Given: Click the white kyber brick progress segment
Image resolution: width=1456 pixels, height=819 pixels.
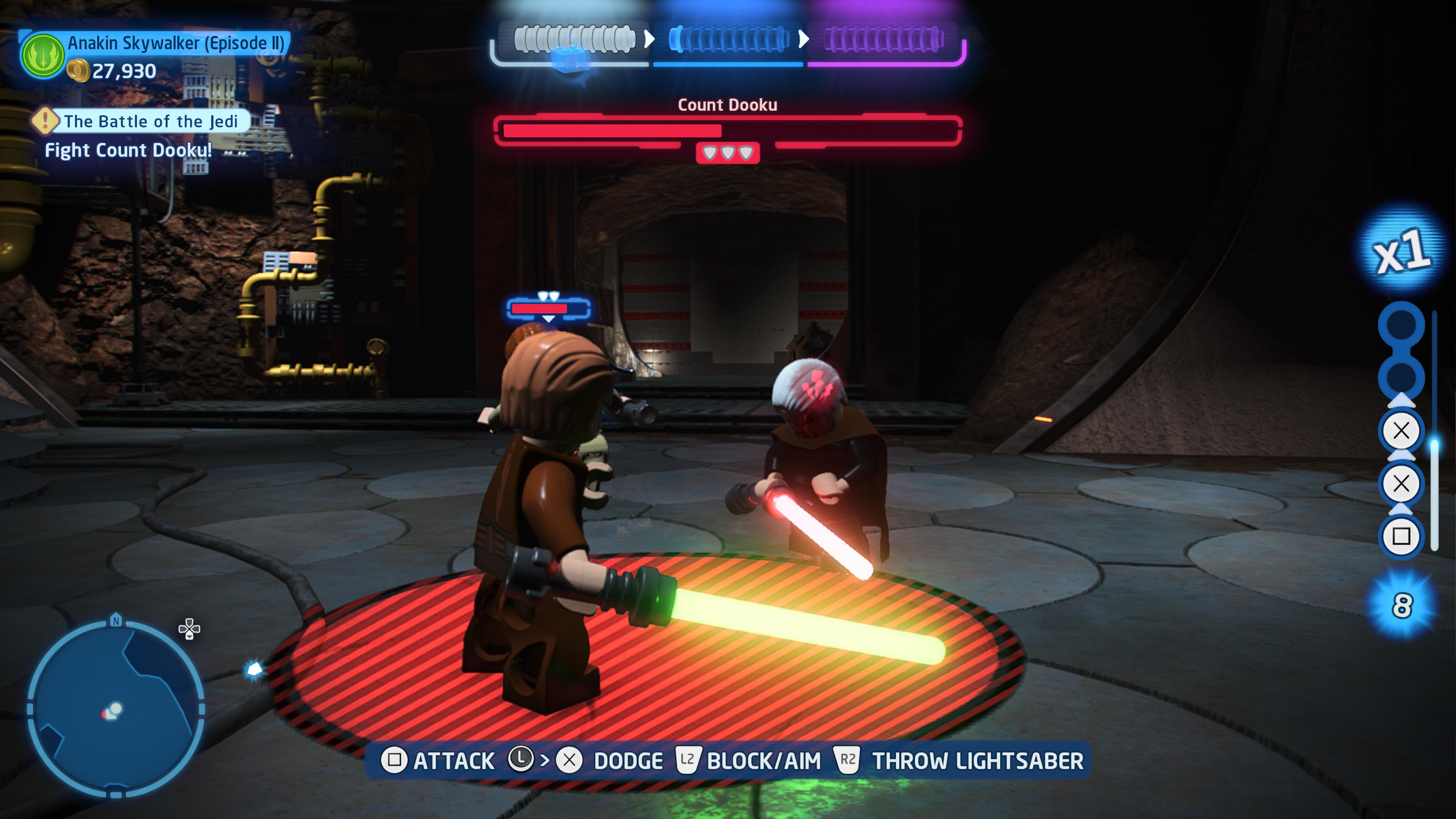Looking at the screenshot, I should [x=574, y=39].
